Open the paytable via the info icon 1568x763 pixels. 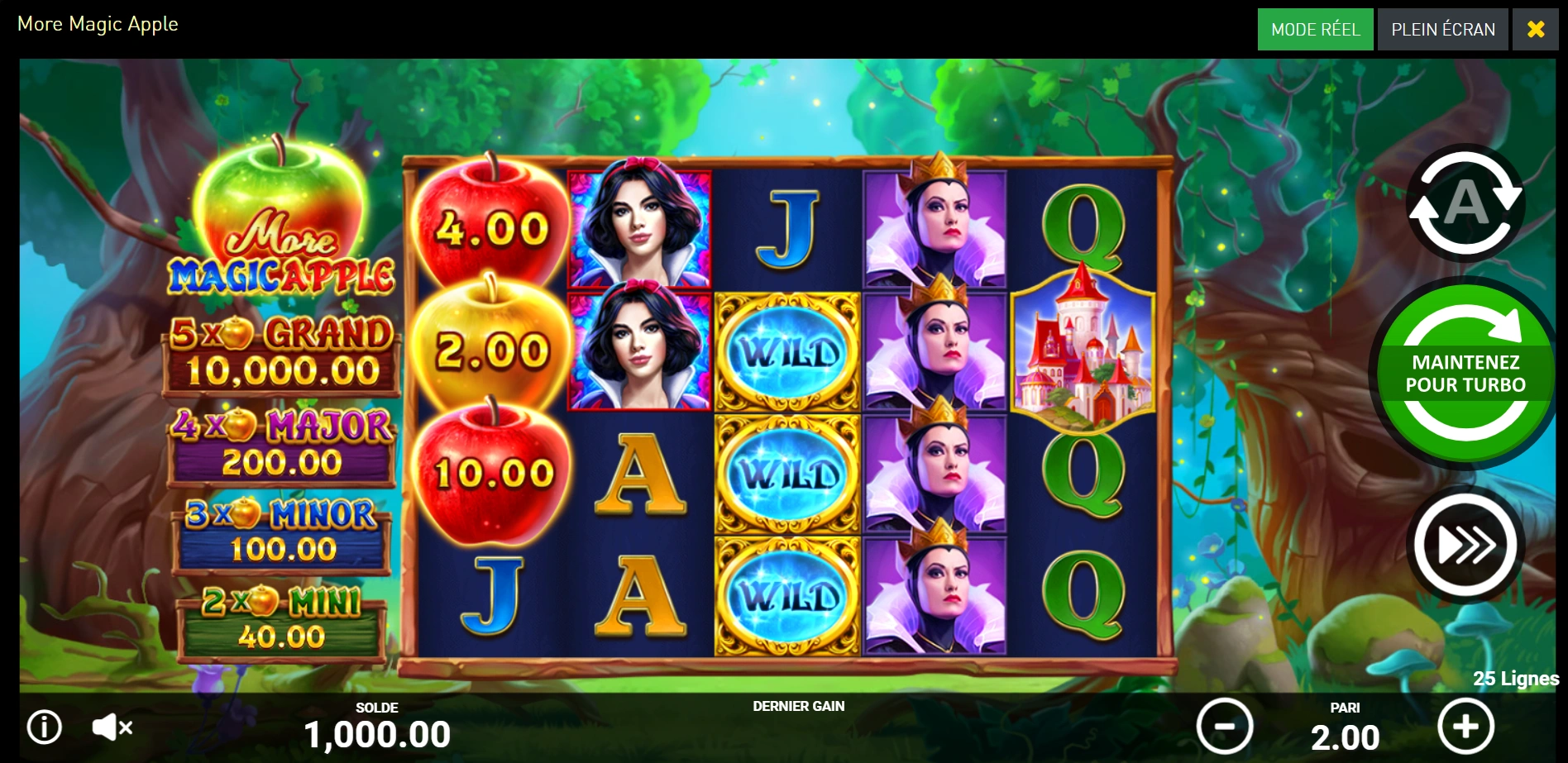point(43,728)
